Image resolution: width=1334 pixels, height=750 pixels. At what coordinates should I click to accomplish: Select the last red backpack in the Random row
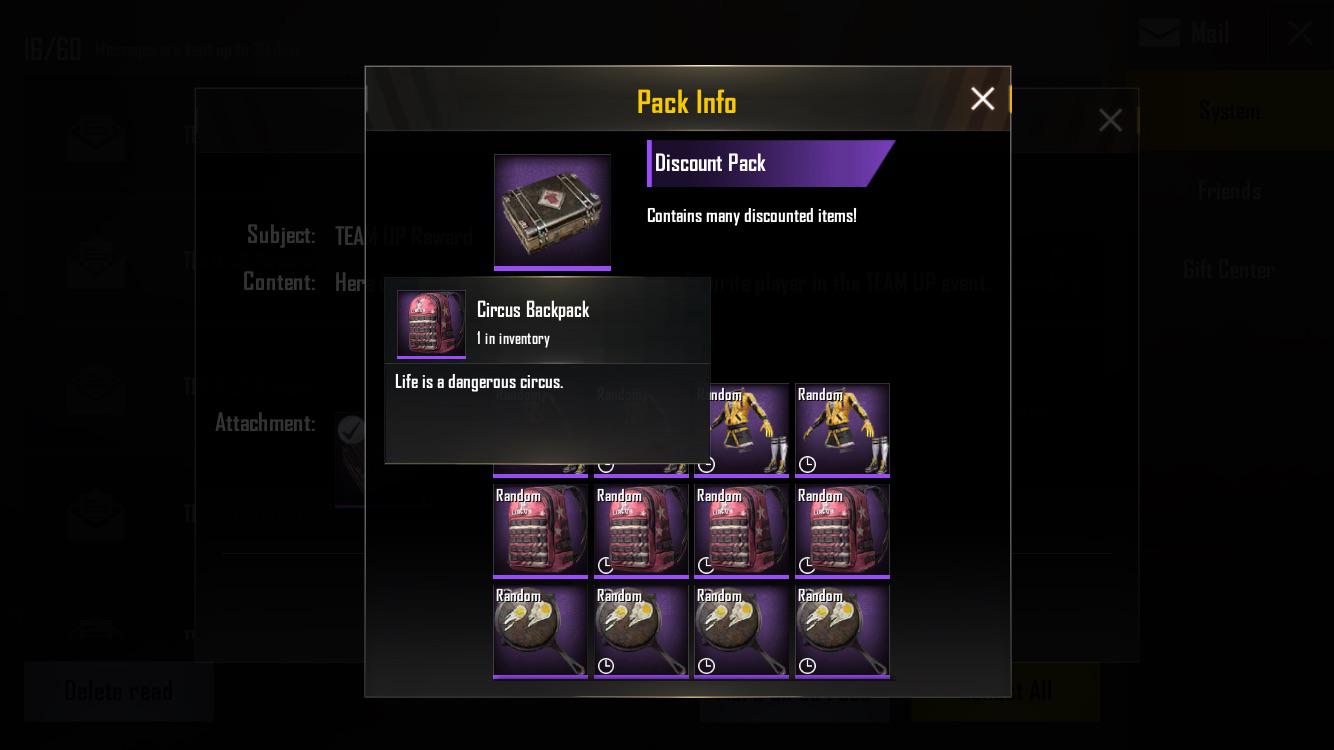(842, 530)
